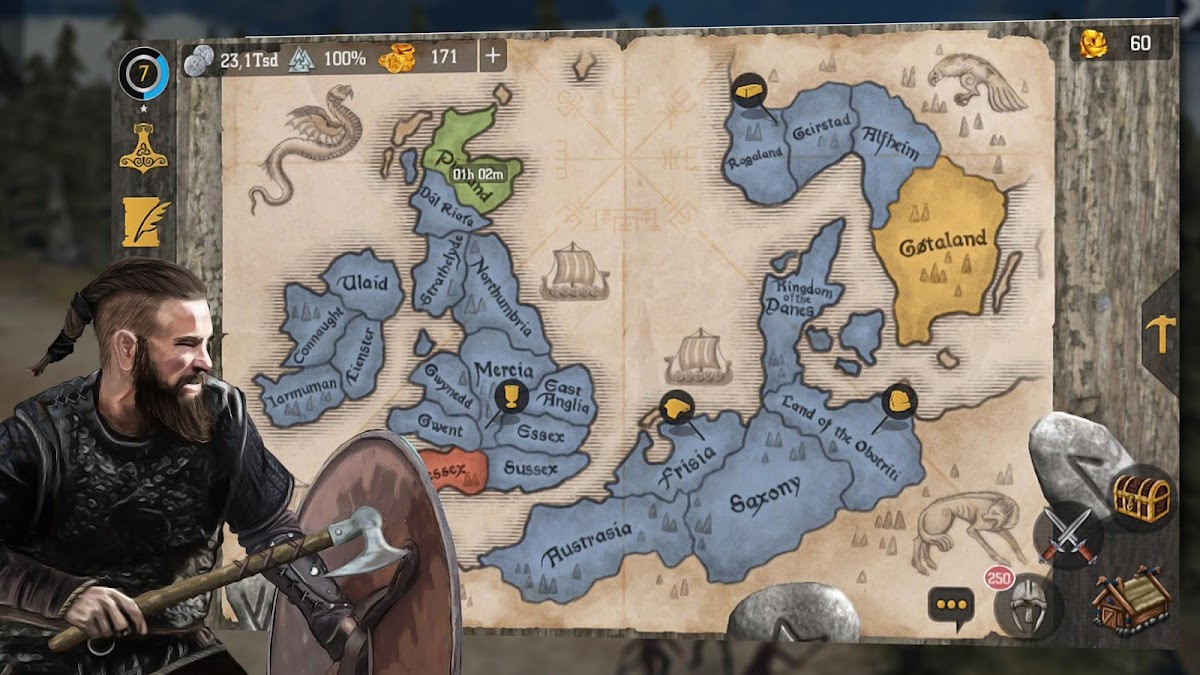The image size is (1200, 675).
Task: Select the Saxony region
Action: click(x=765, y=495)
